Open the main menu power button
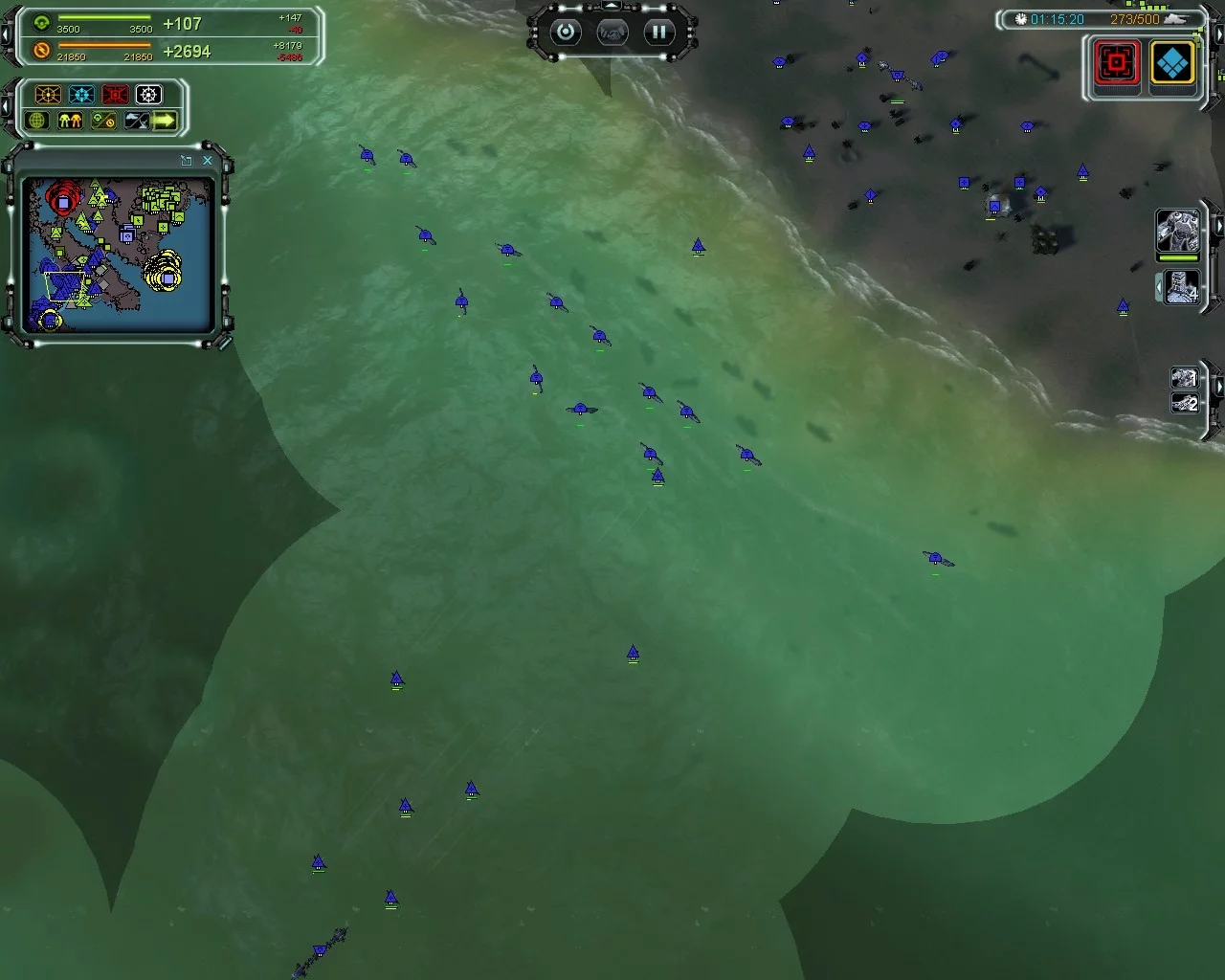 566,33
